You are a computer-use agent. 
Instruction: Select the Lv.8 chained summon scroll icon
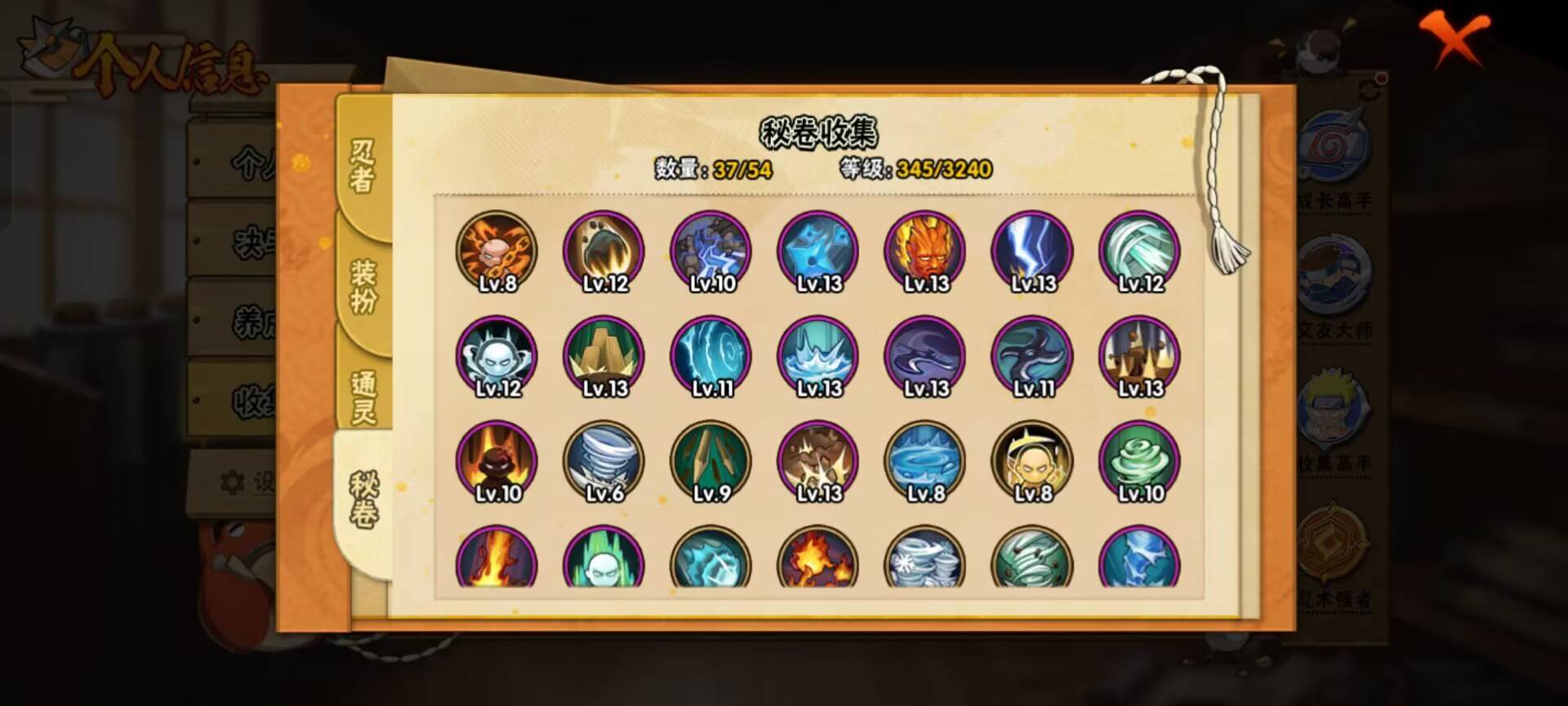pos(498,251)
